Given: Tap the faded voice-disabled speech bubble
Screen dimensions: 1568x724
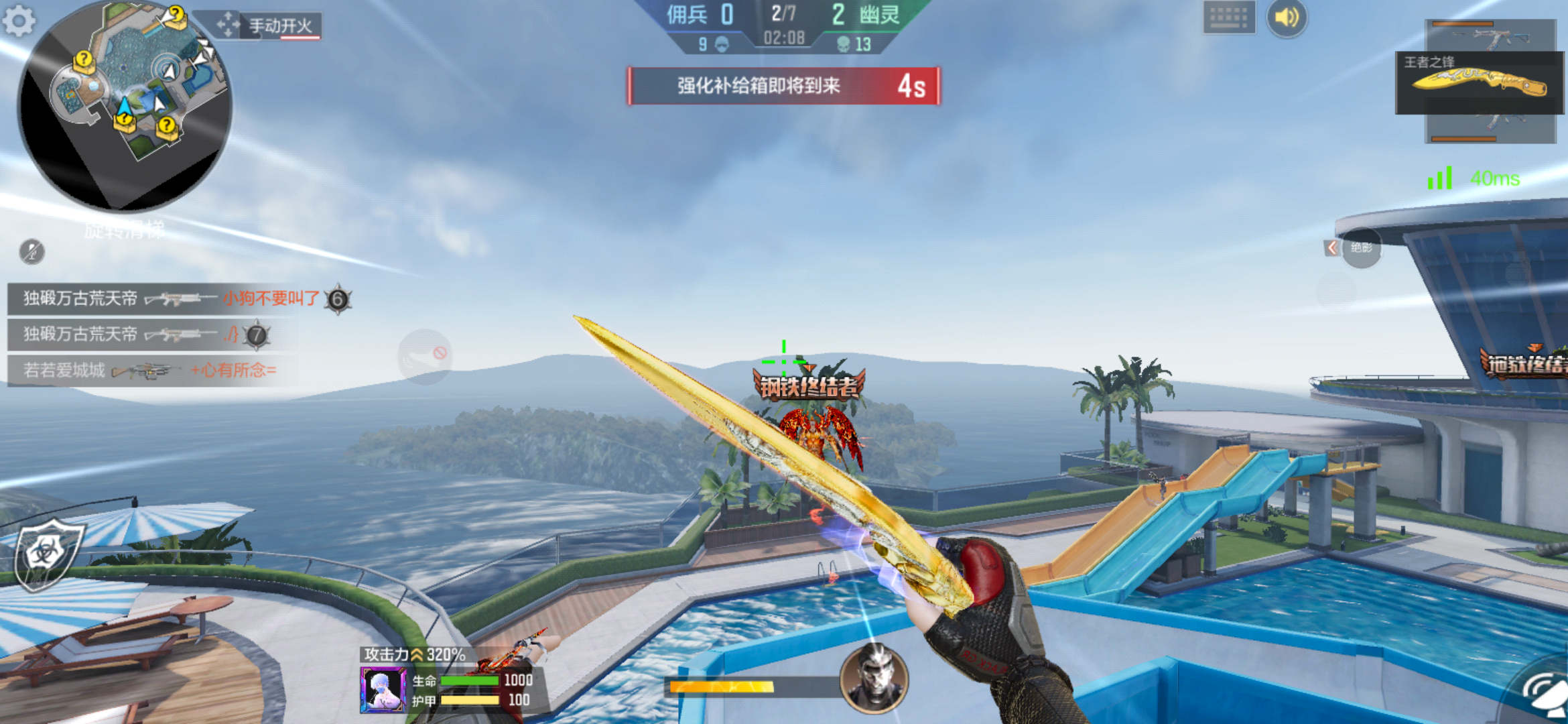Looking at the screenshot, I should pos(424,357).
